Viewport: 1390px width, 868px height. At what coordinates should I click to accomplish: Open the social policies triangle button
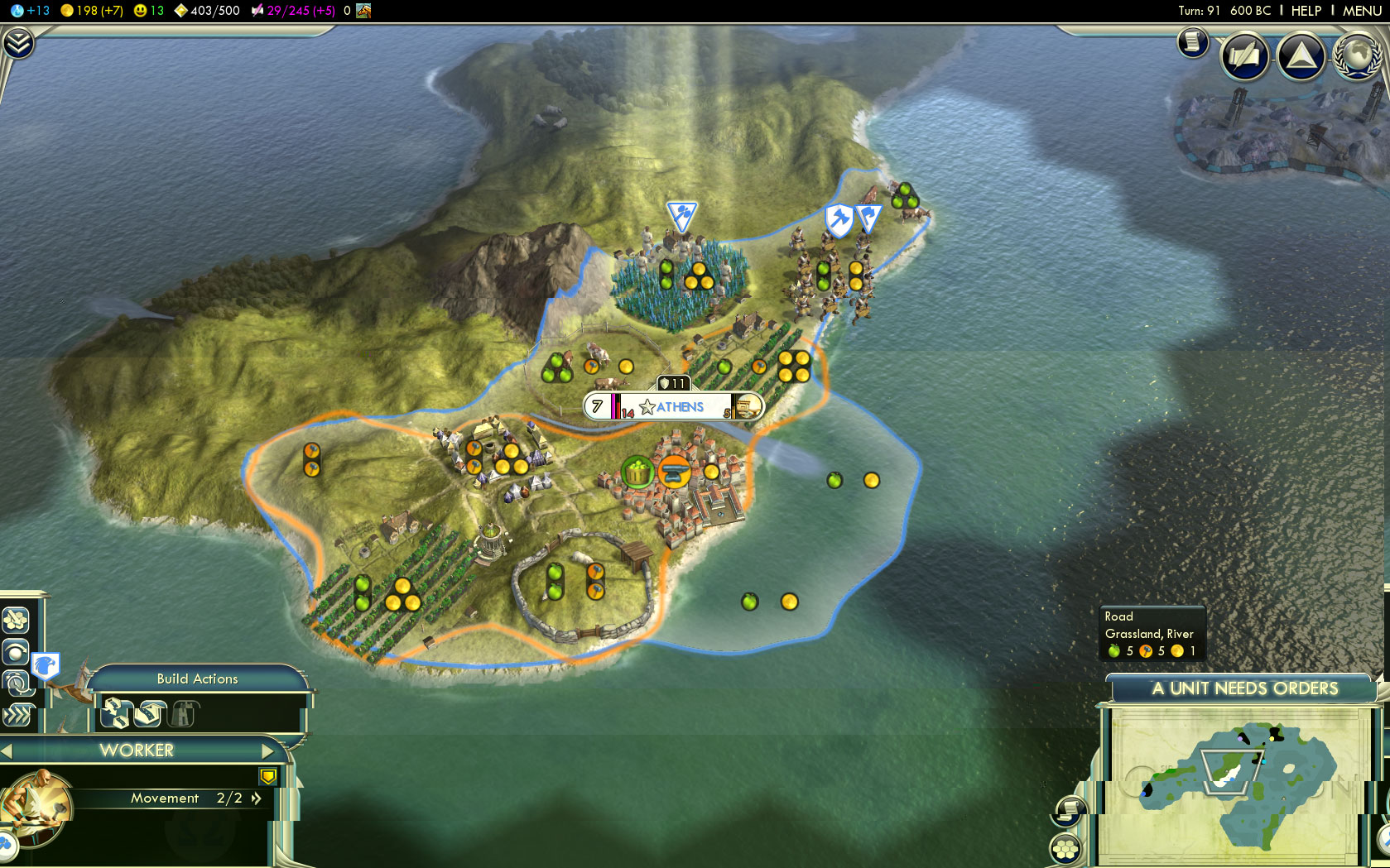(x=1301, y=56)
